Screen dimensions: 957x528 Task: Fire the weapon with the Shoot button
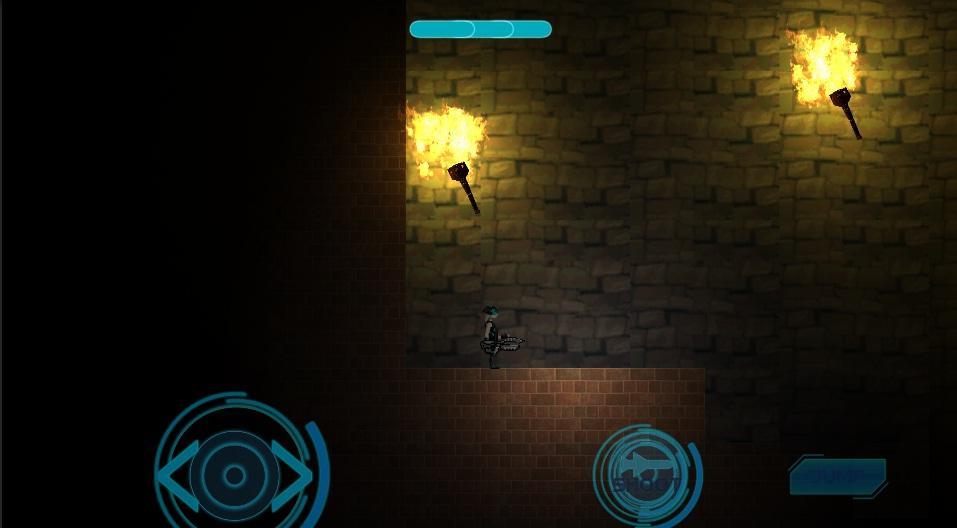coord(645,474)
